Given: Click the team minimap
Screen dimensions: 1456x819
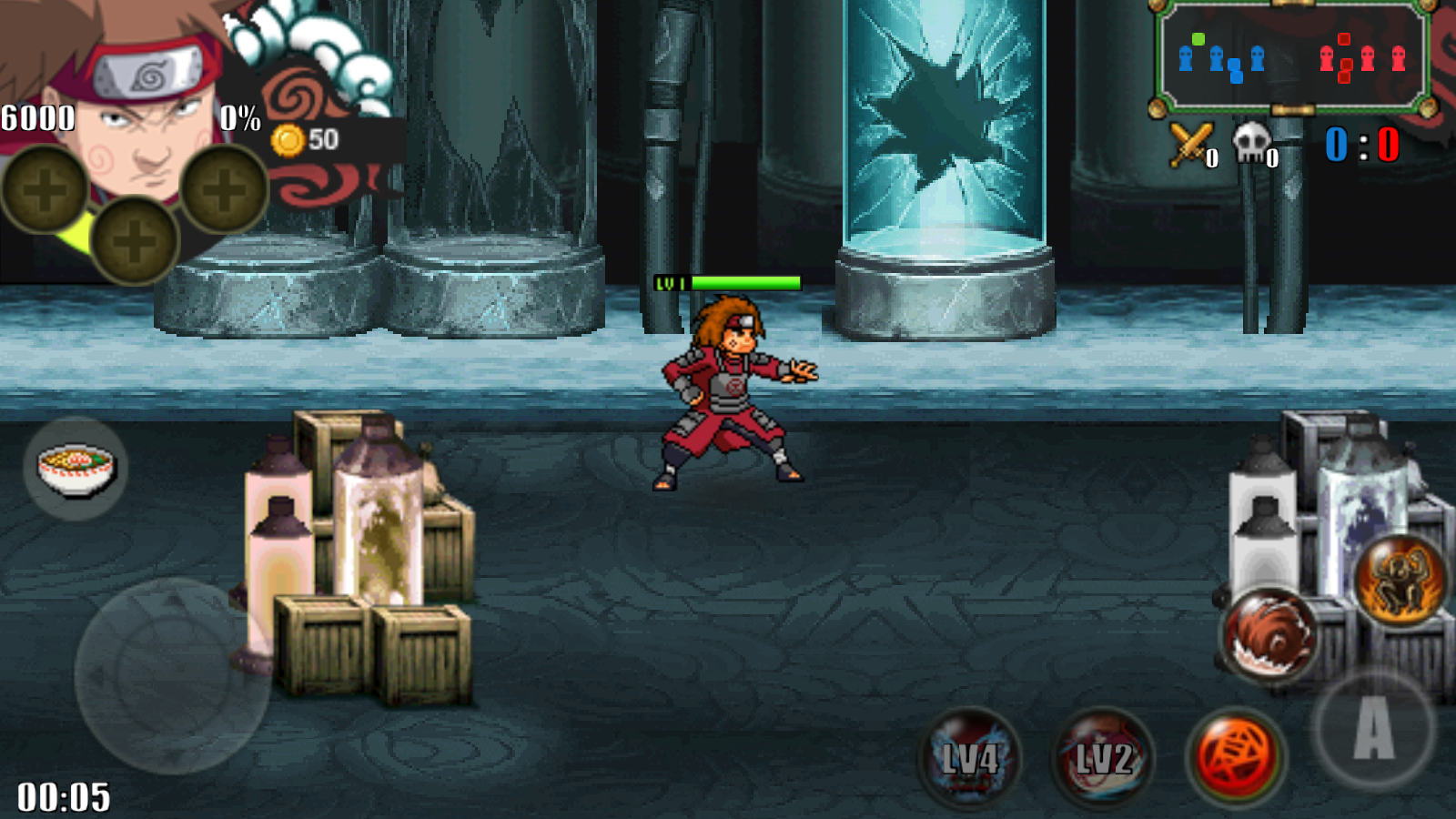Looking at the screenshot, I should (x=1291, y=57).
